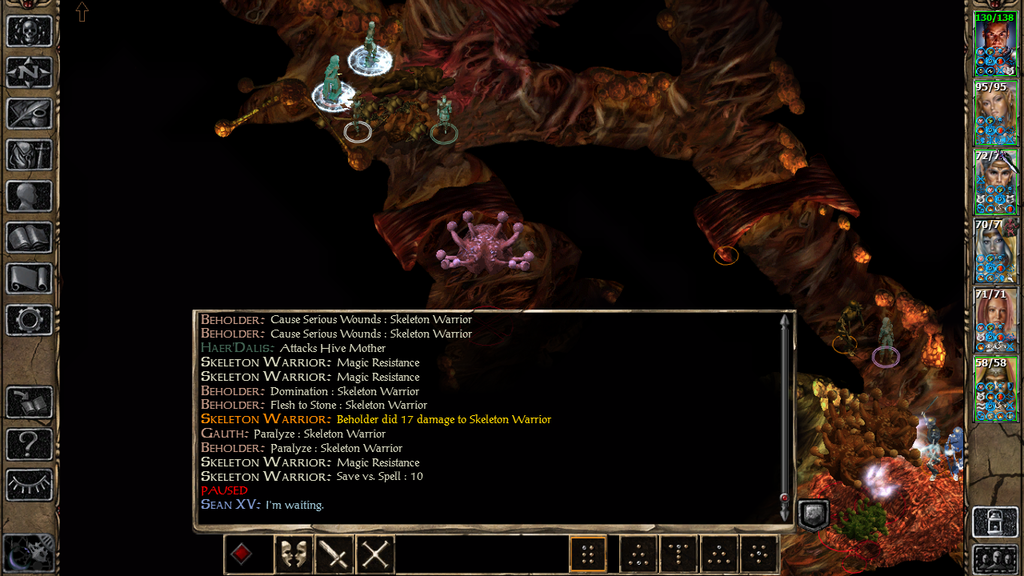Select the 95/95 party member portrait
This screenshot has width=1024, height=576.
[996, 114]
